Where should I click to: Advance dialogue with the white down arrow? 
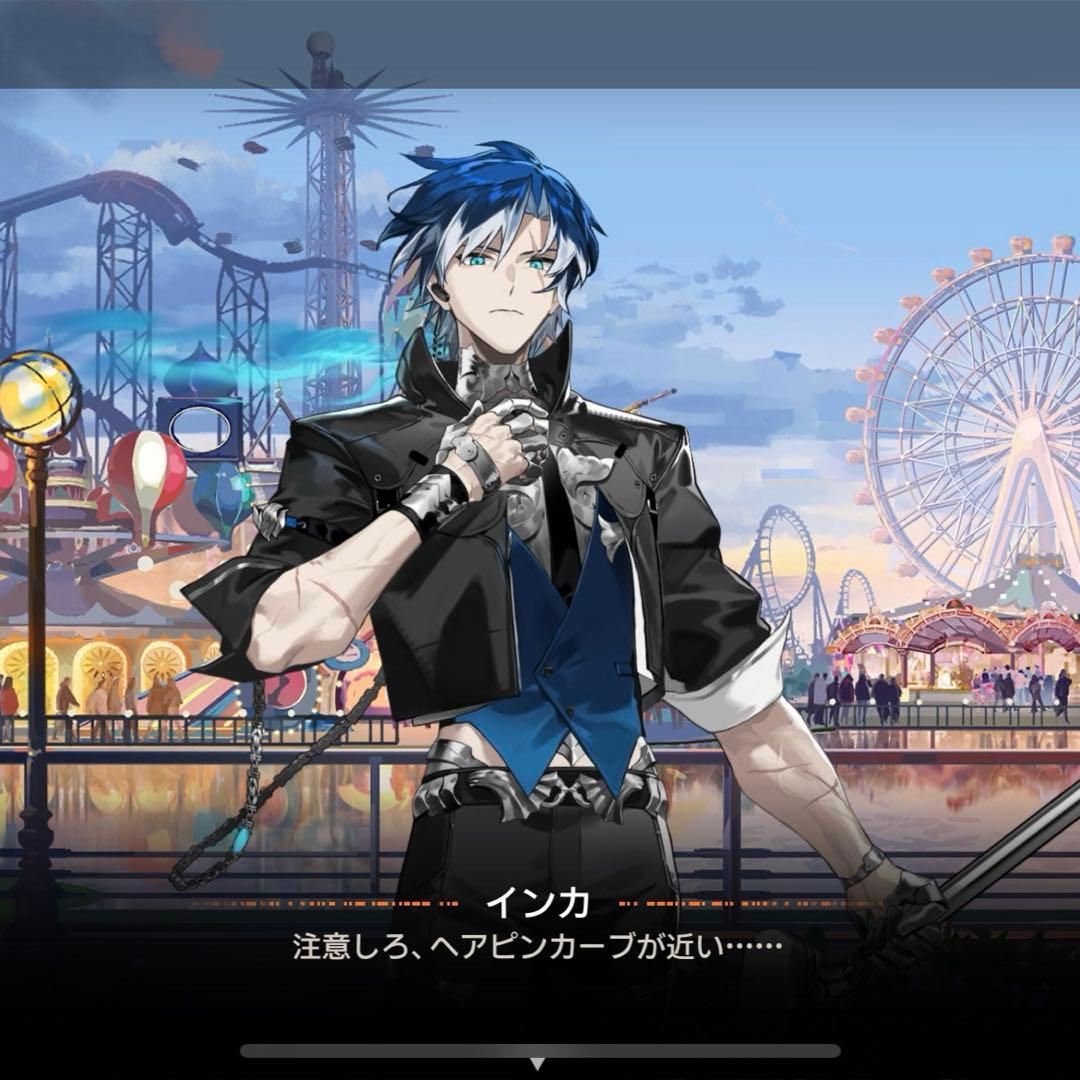click(x=538, y=1065)
